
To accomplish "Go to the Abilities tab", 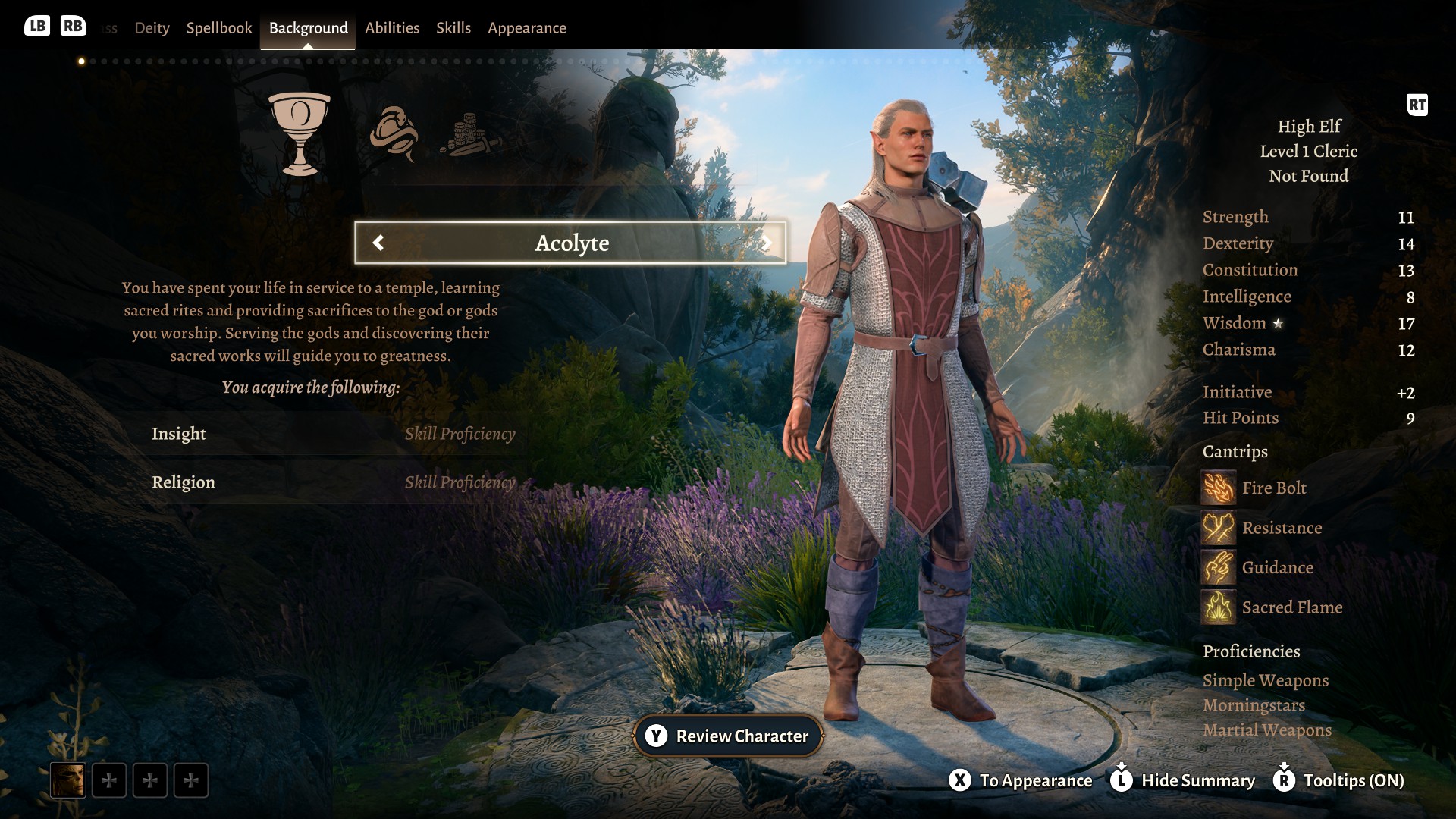I will pyautogui.click(x=391, y=28).
